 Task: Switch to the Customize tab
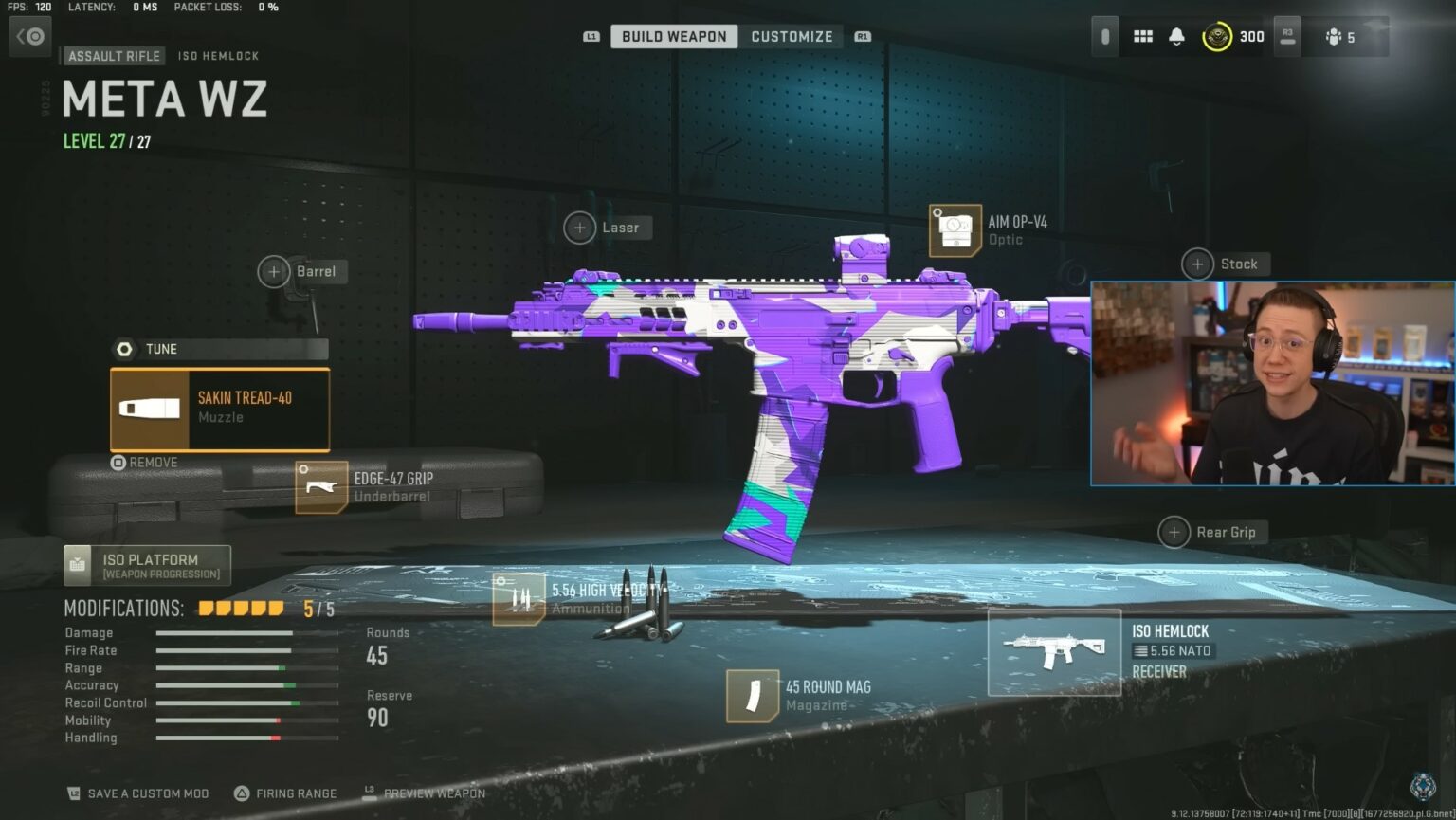[x=792, y=36]
